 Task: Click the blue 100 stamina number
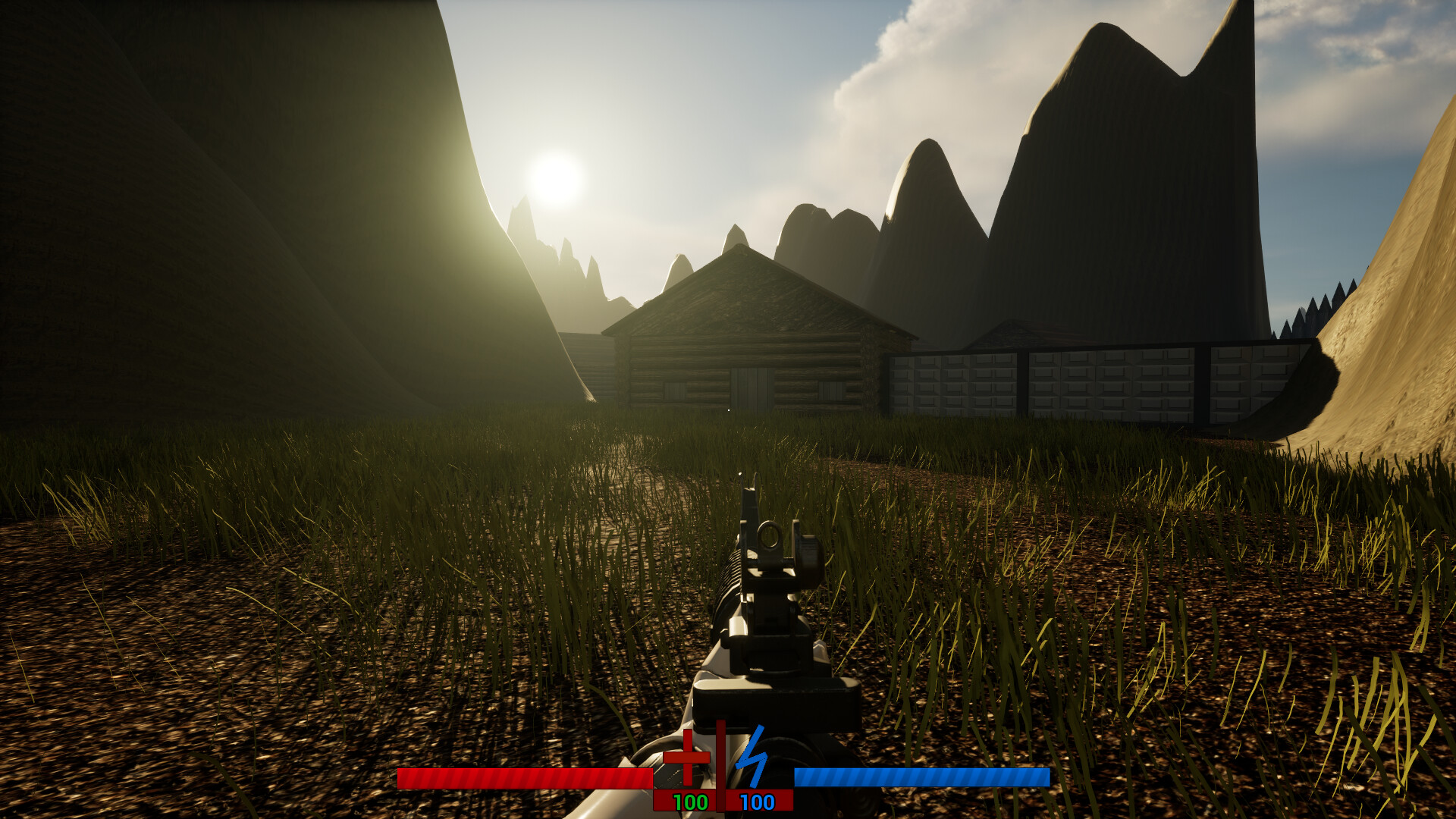click(757, 802)
